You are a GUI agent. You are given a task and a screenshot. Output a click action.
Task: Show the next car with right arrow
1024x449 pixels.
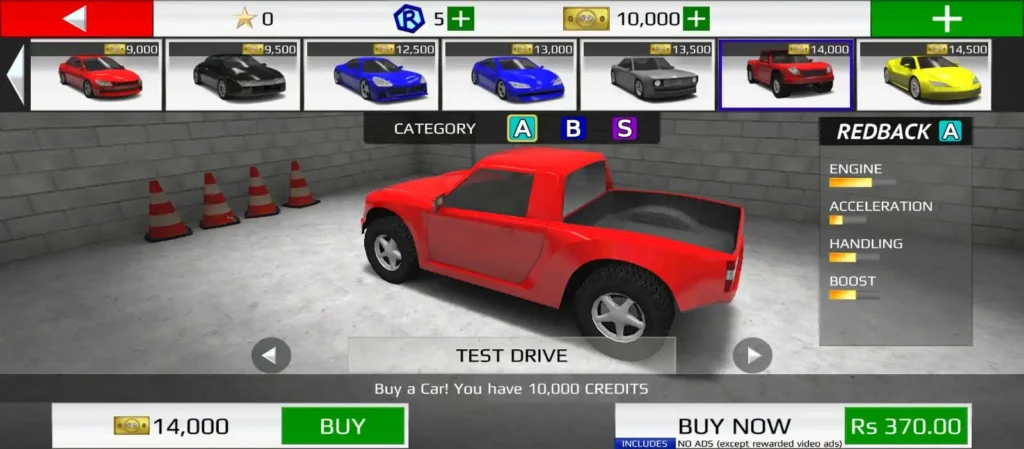752,355
